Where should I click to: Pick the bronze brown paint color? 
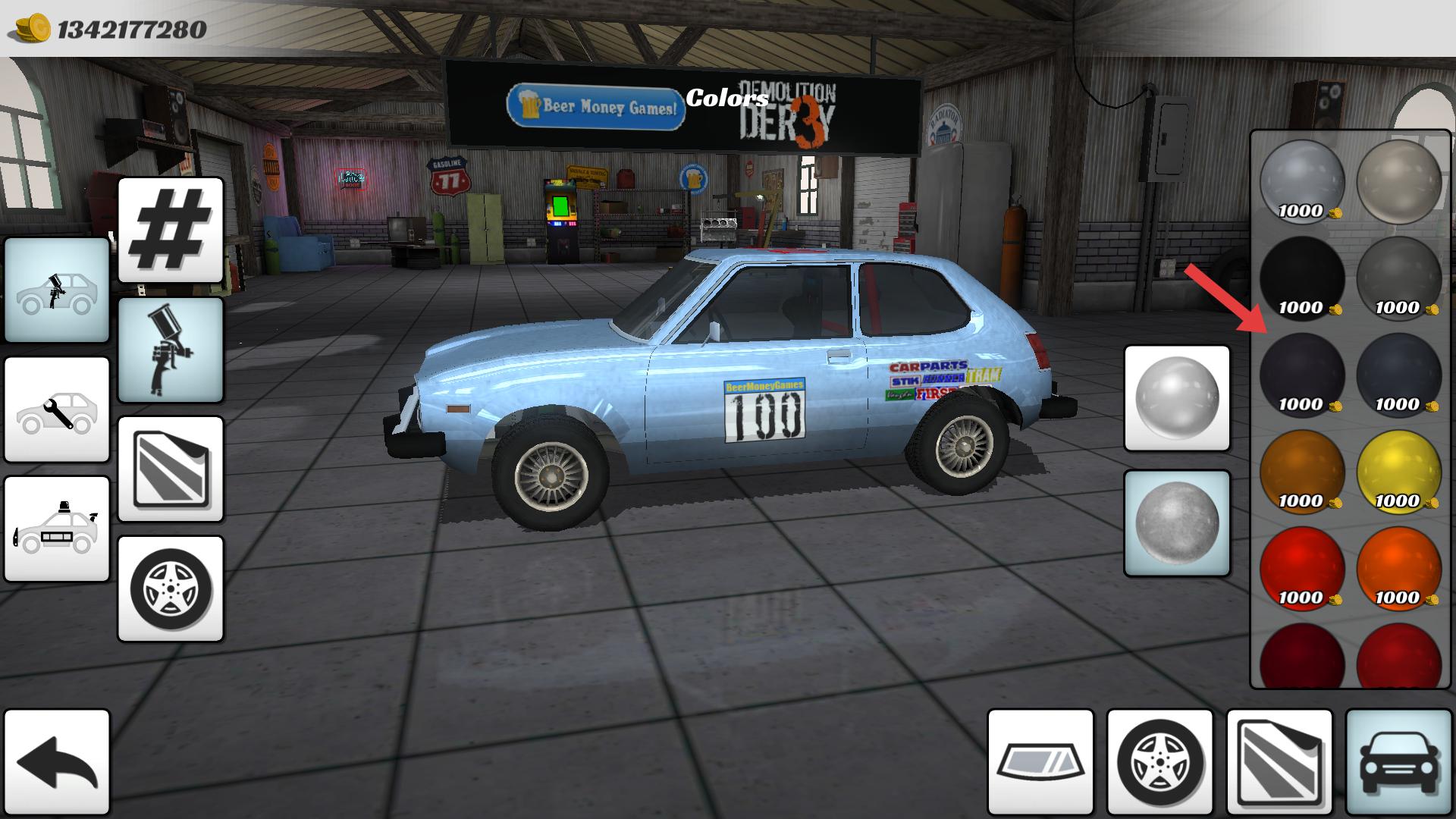click(x=1302, y=472)
